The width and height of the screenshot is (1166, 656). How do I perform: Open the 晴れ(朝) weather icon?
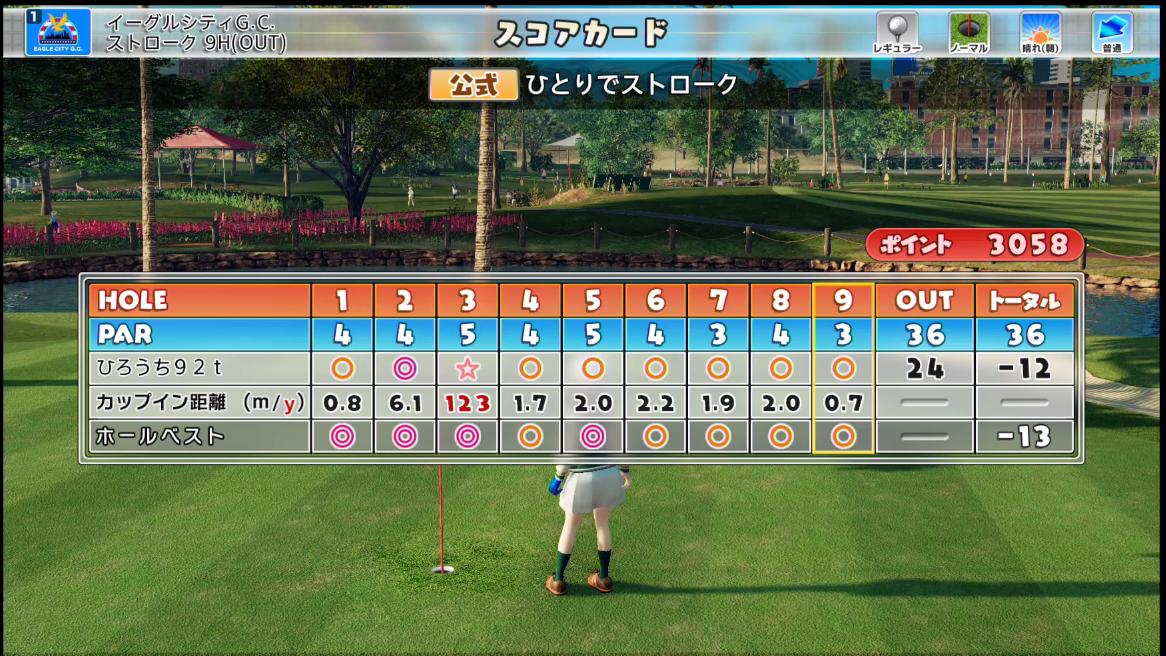point(1040,32)
